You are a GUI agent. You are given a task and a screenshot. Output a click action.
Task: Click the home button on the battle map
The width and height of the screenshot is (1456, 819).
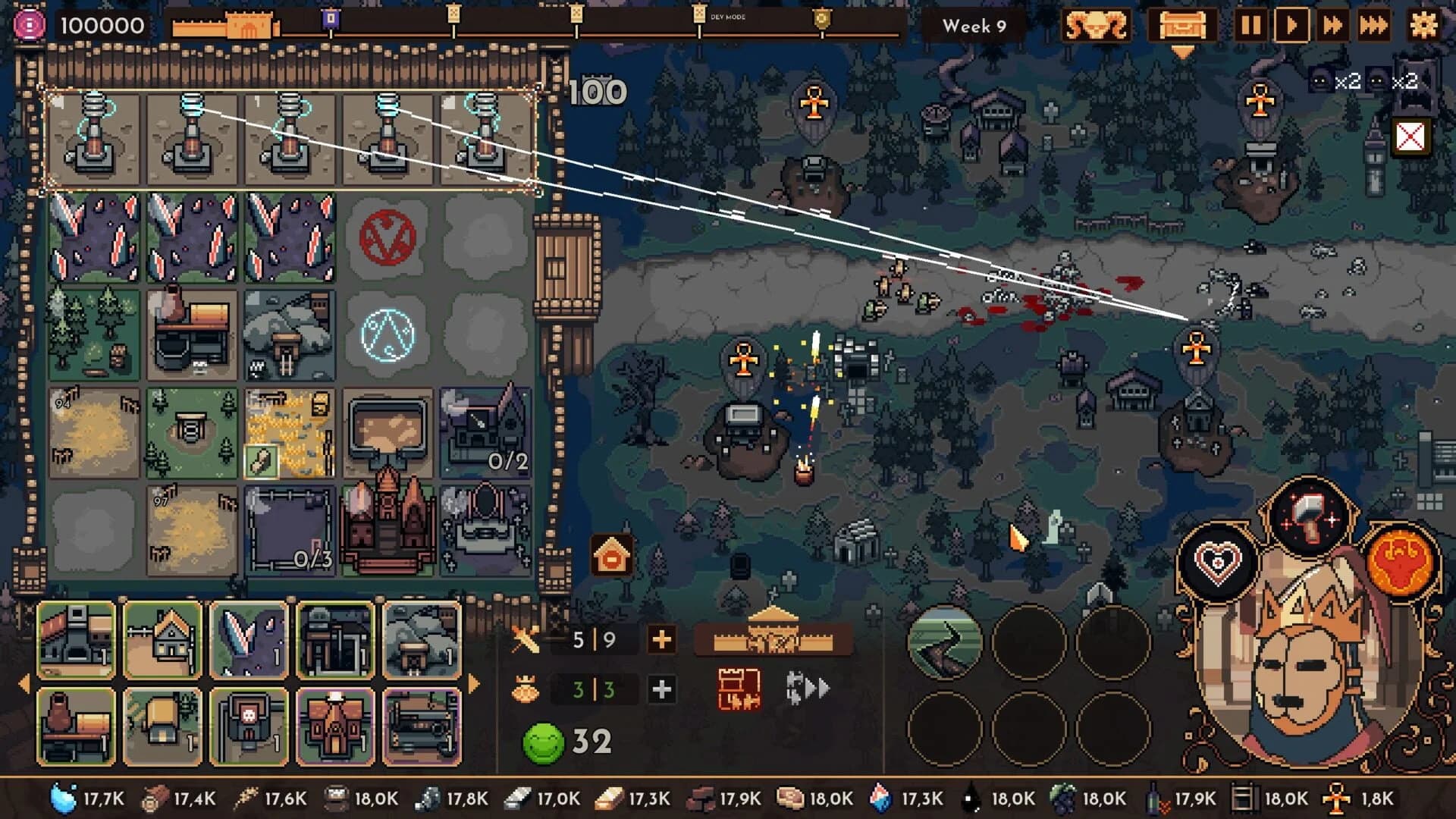611,555
